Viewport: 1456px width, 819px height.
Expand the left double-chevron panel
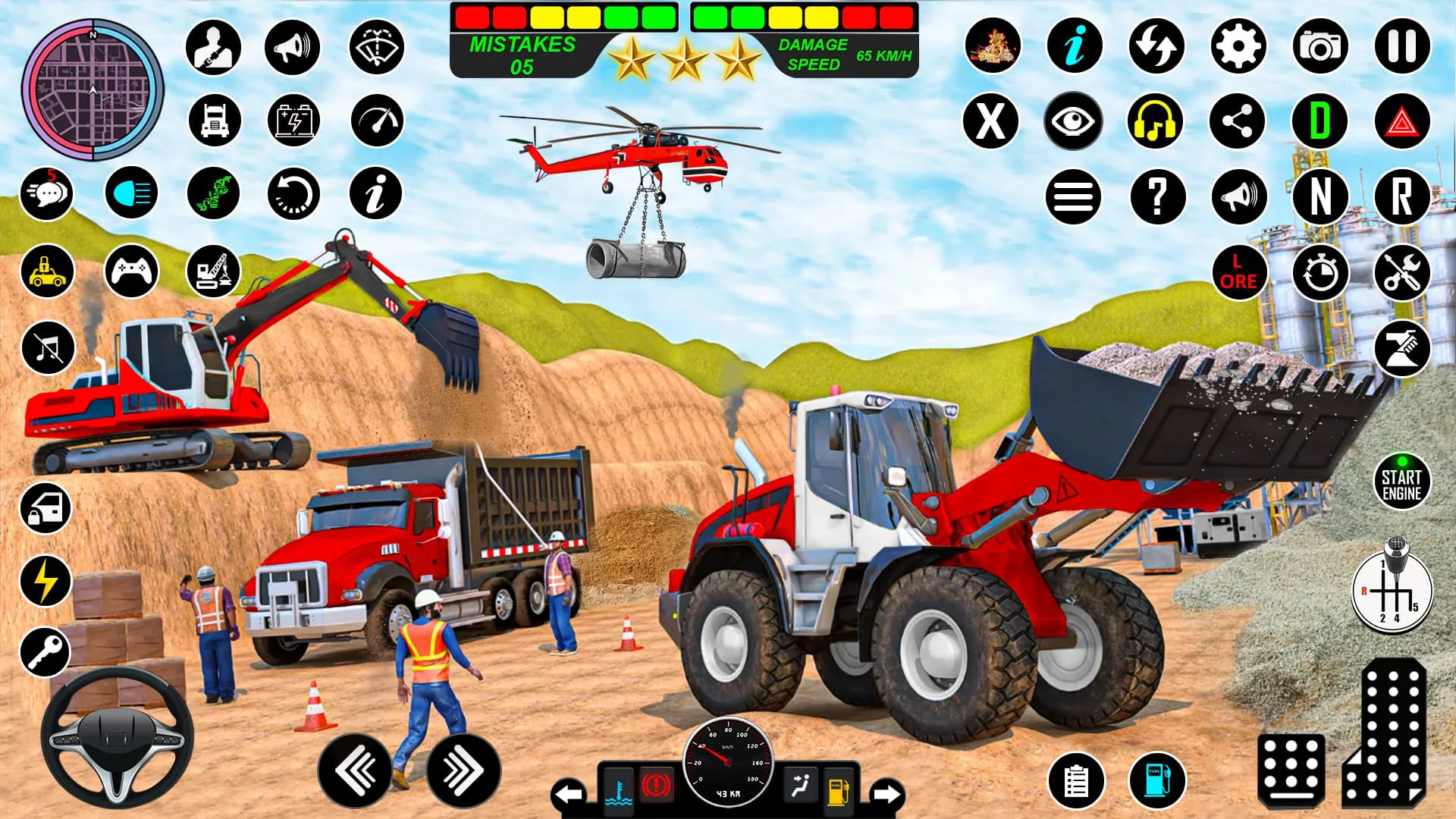point(356,768)
